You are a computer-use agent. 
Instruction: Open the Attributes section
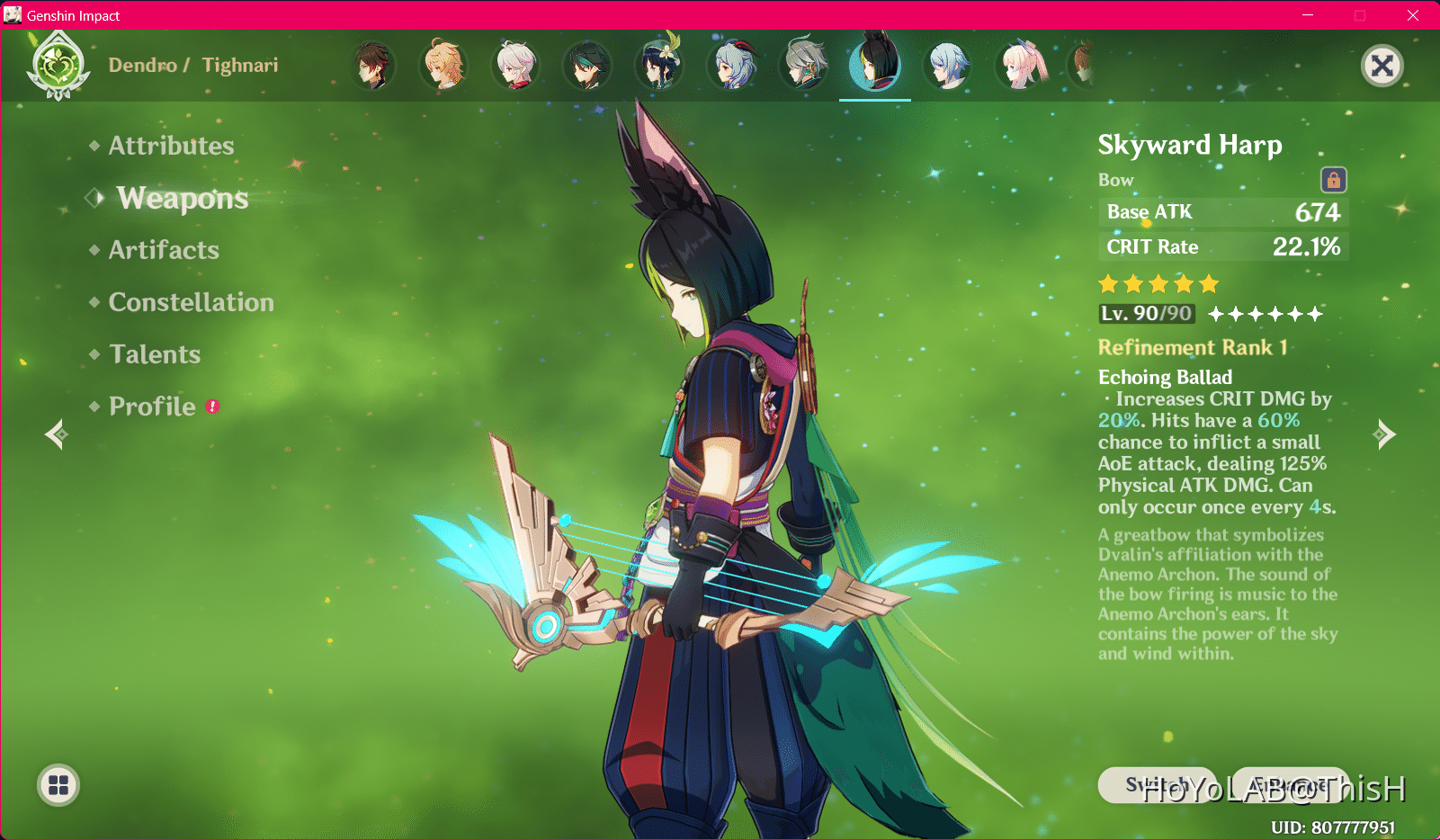coord(170,145)
